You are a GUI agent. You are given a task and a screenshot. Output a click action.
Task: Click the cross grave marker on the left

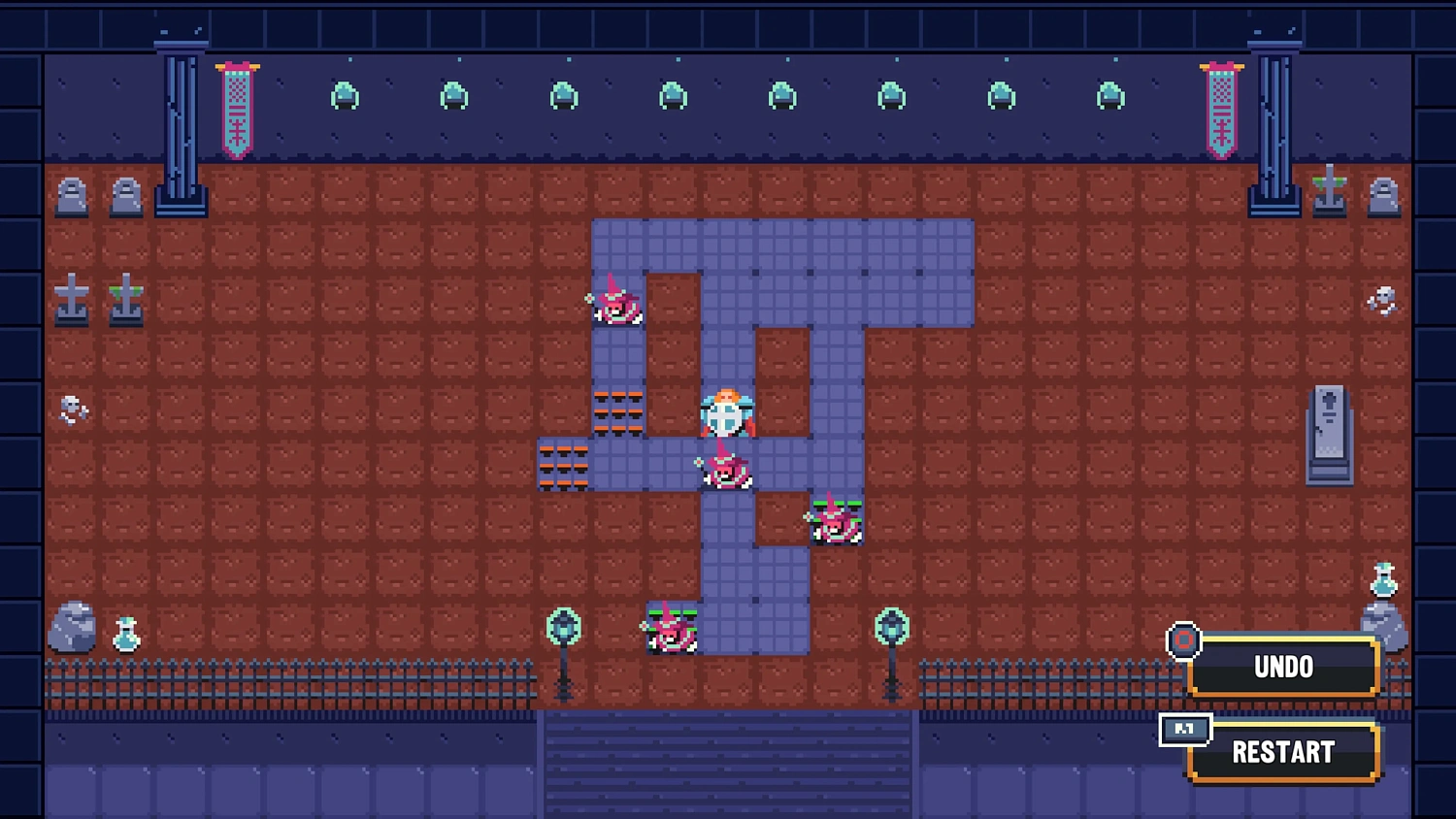71,299
